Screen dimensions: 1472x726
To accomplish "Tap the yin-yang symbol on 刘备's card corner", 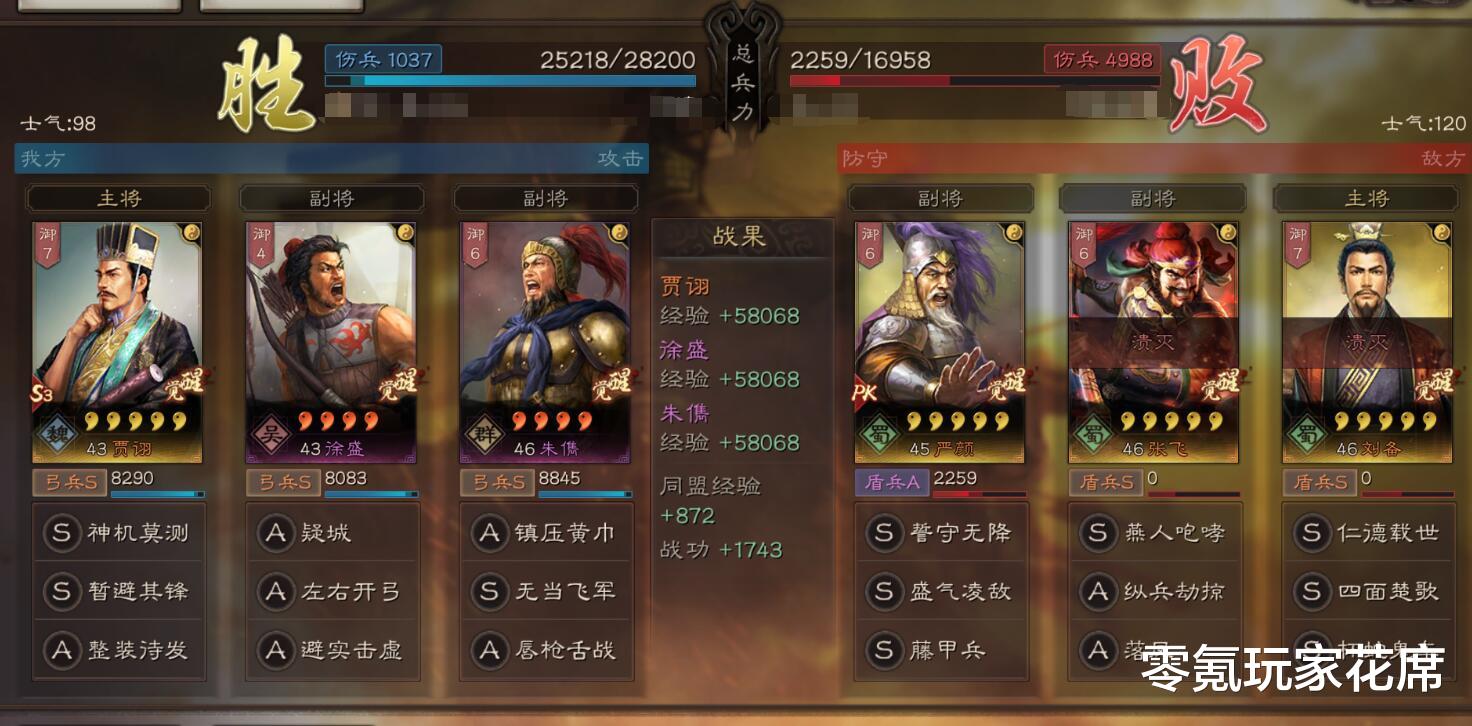I will click(x=1440, y=231).
